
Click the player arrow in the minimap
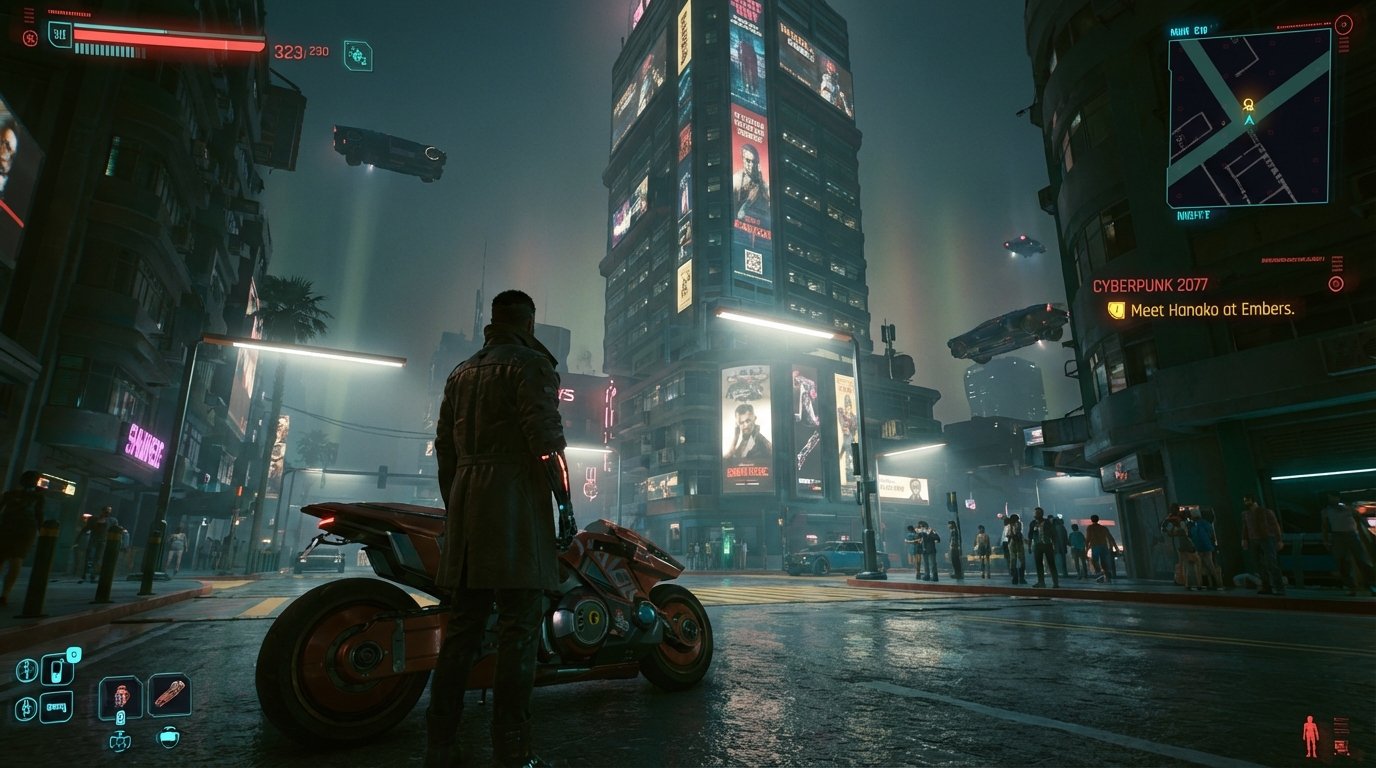click(1249, 120)
